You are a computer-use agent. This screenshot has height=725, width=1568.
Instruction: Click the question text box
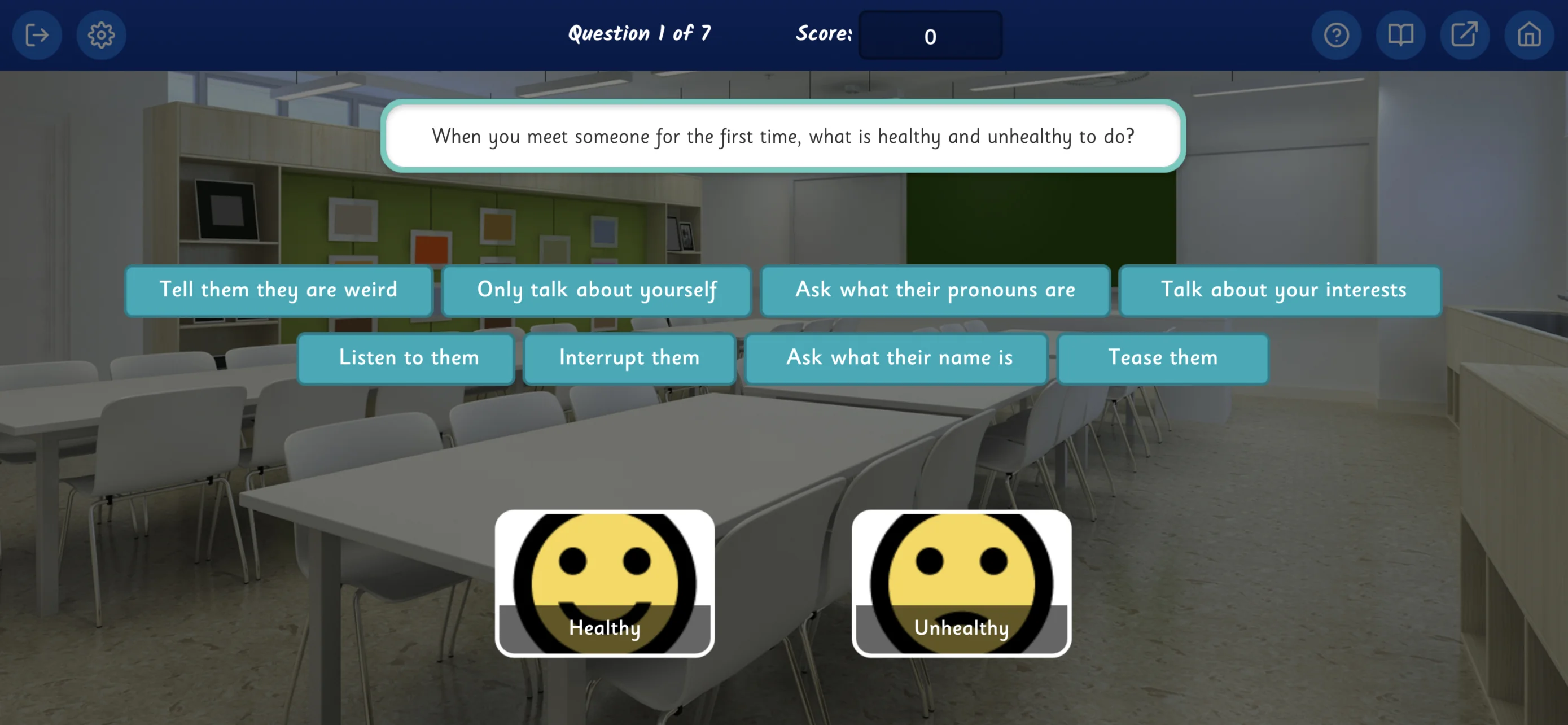[x=783, y=136]
